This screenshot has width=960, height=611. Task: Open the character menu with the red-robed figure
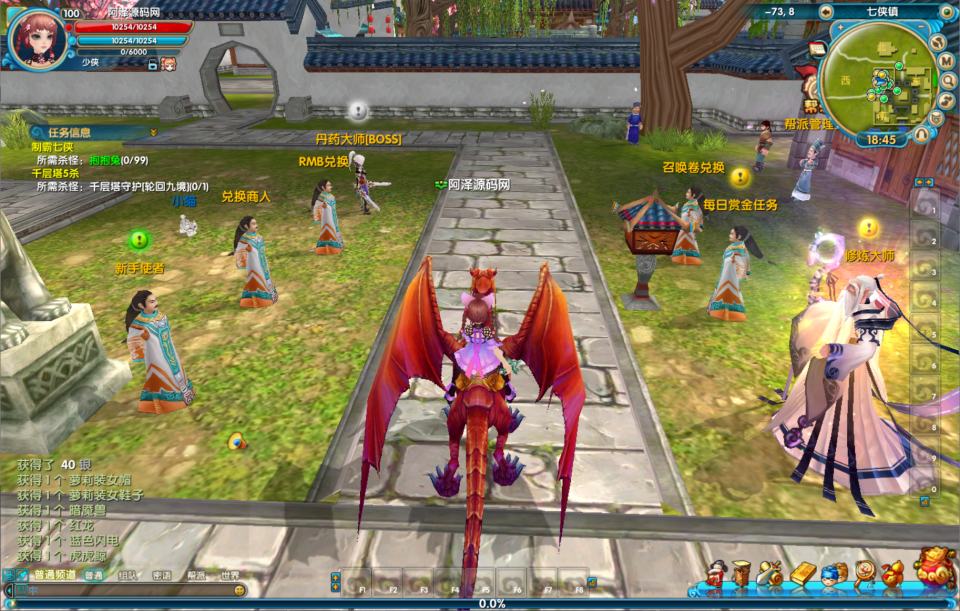pyautogui.click(x=715, y=573)
